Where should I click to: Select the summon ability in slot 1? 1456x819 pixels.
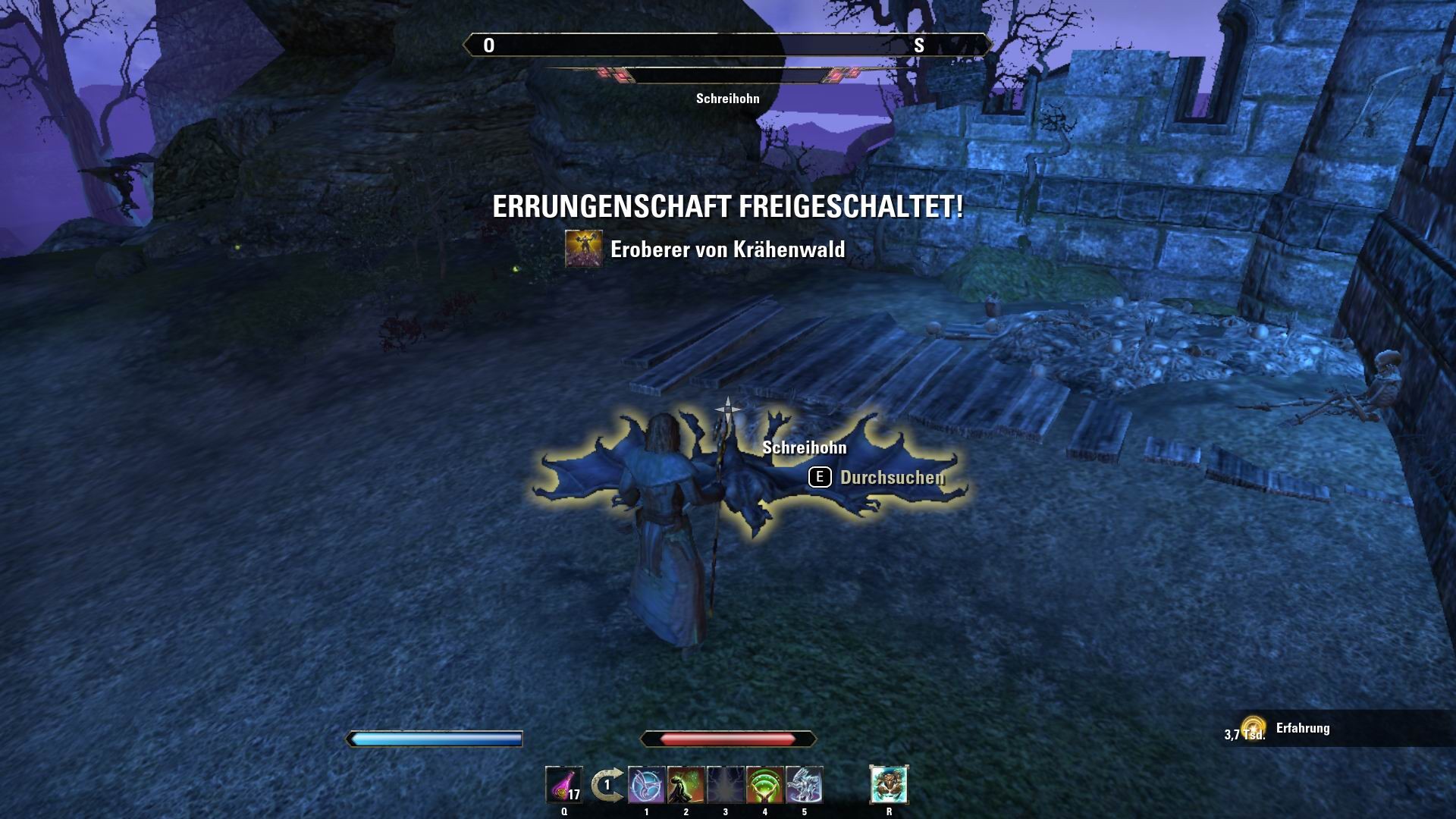[x=646, y=784]
